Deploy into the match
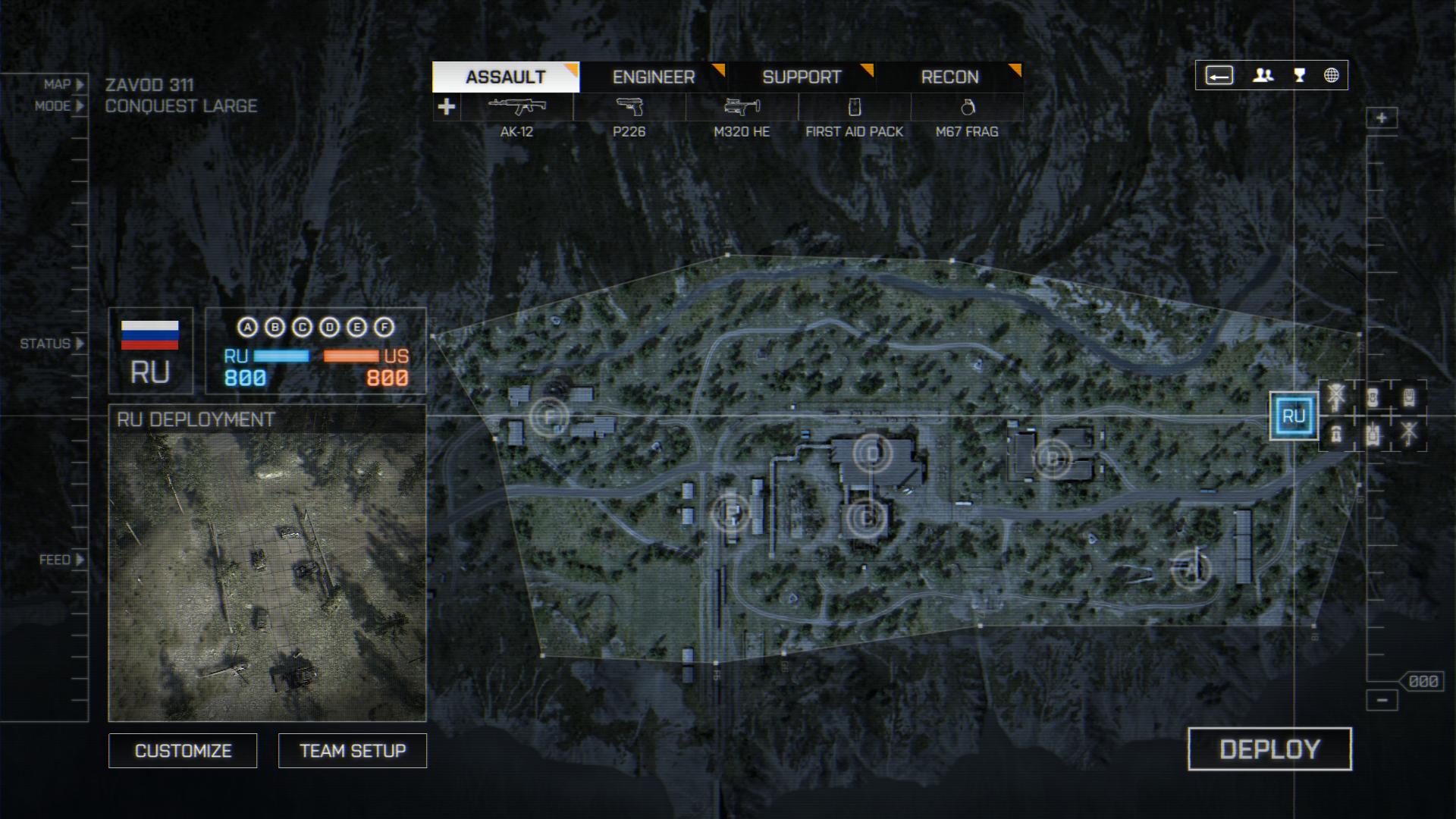This screenshot has width=1456, height=819. (x=1269, y=749)
